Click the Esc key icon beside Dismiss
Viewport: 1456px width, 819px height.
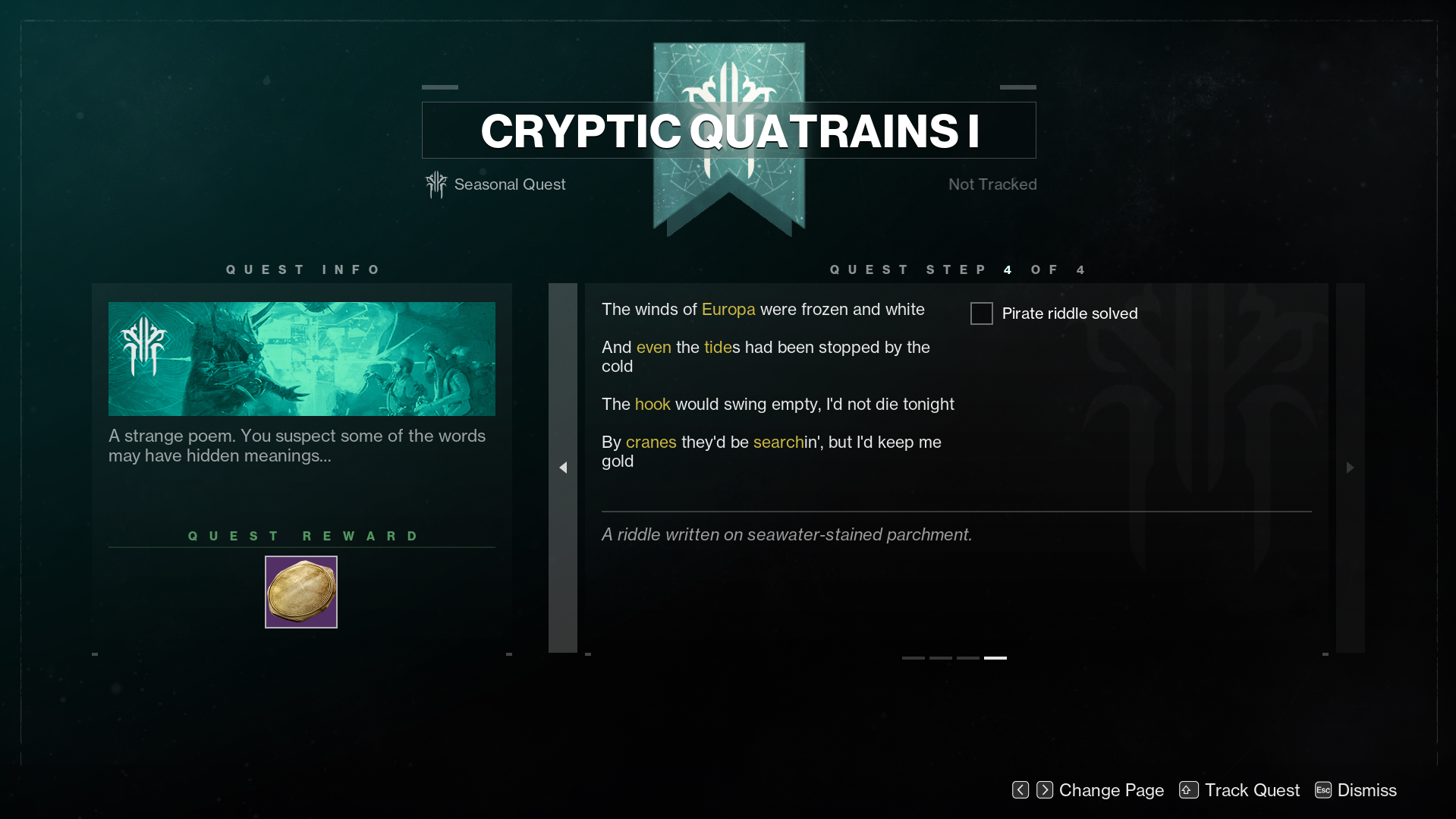tap(1322, 789)
